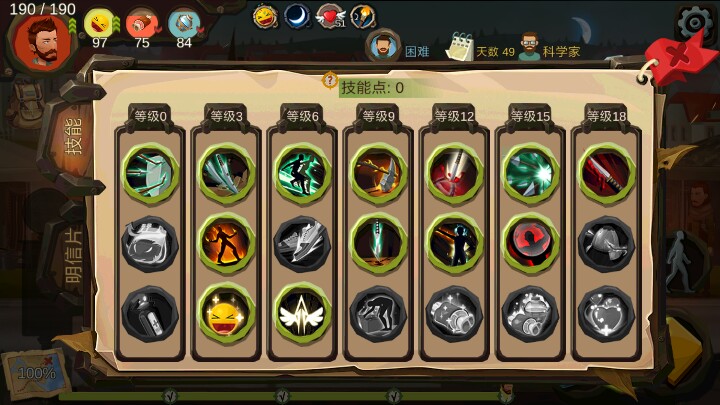Choose the grey sneakers skill

point(302,243)
